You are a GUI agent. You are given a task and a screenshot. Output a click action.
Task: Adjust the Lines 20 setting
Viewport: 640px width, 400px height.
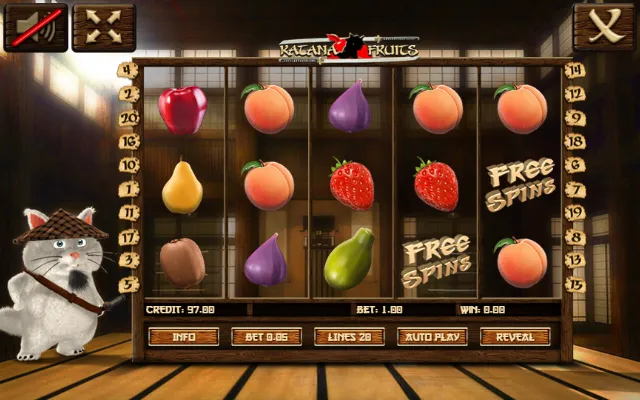tap(349, 337)
